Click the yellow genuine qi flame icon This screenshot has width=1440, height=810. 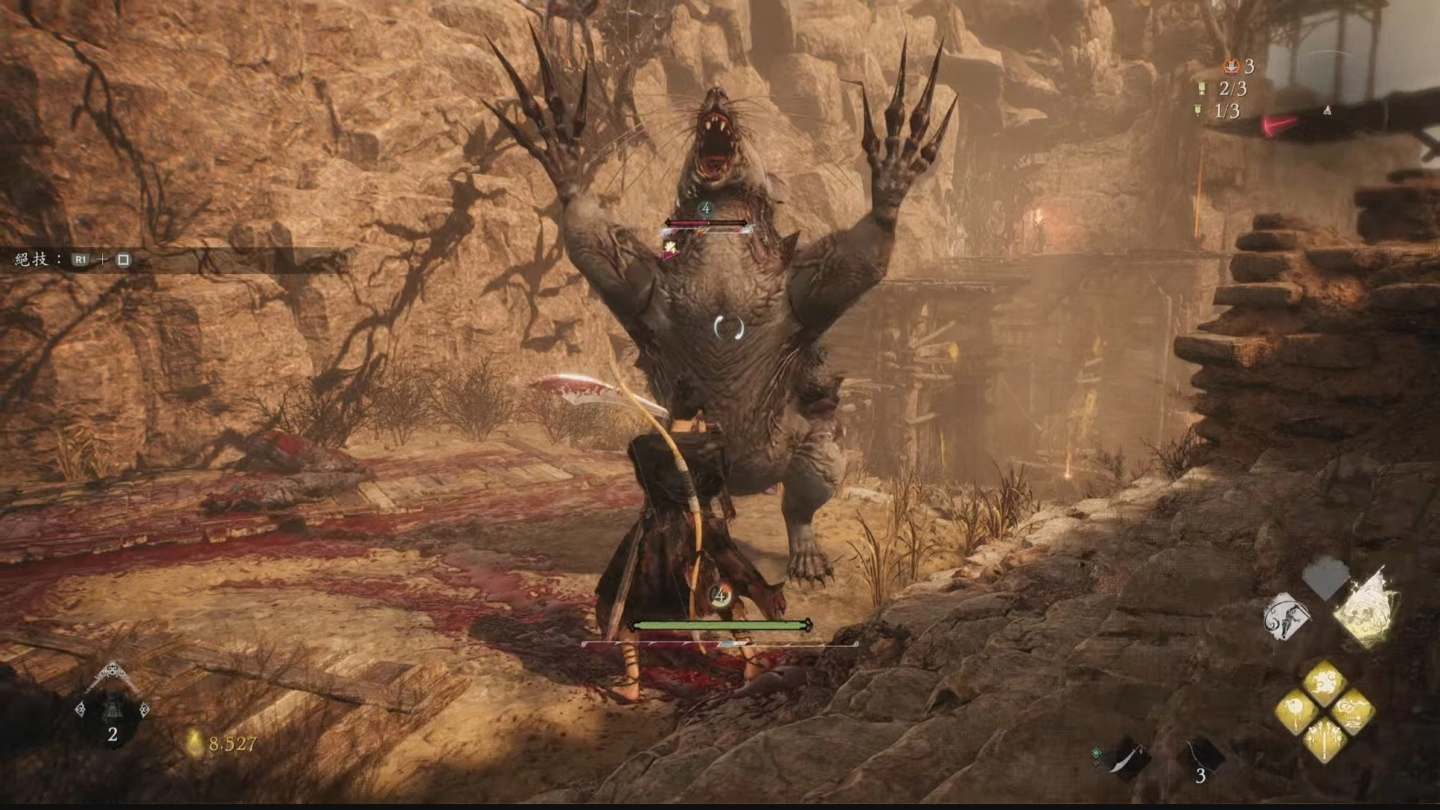[194, 743]
